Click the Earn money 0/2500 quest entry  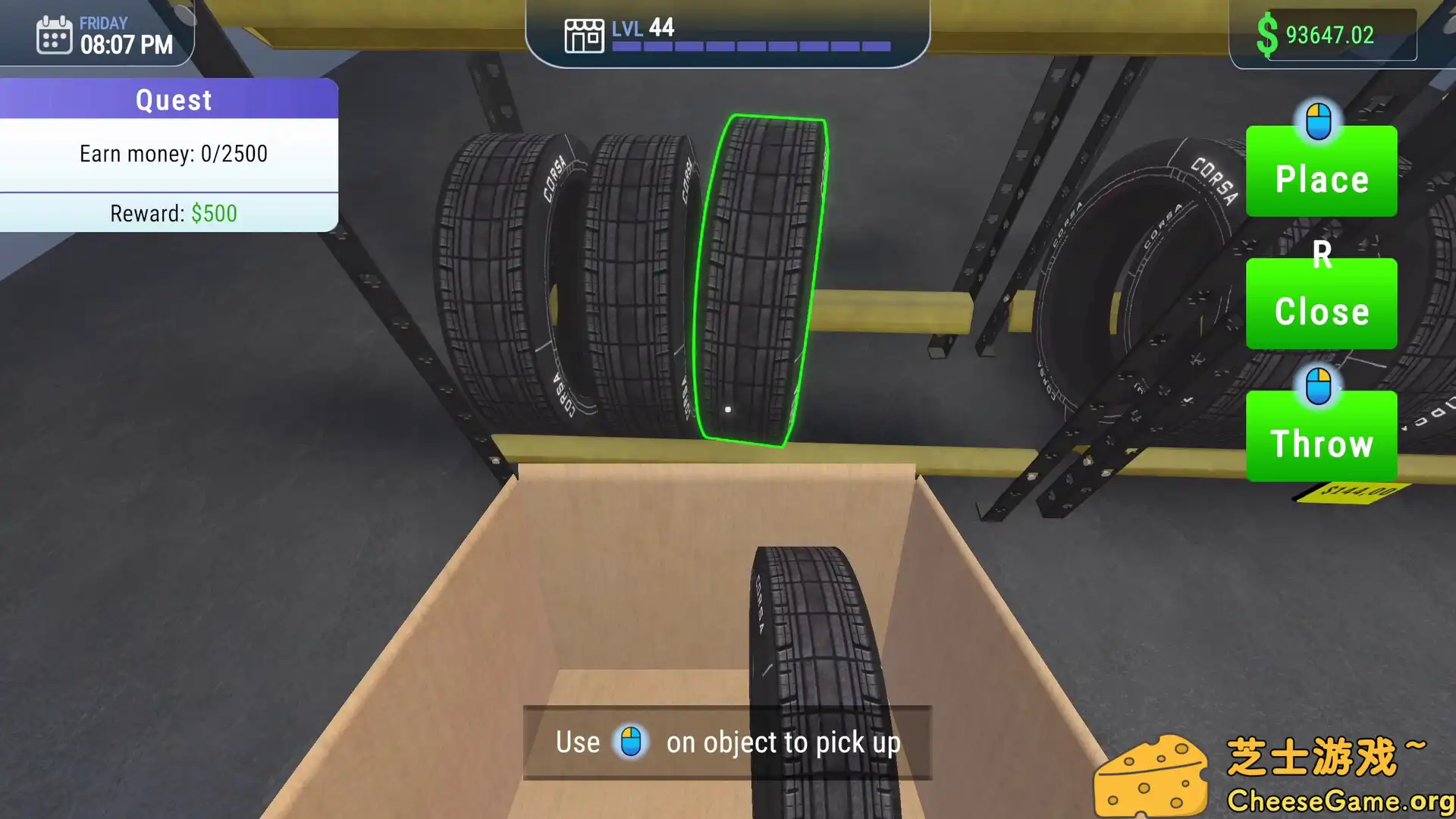[174, 154]
